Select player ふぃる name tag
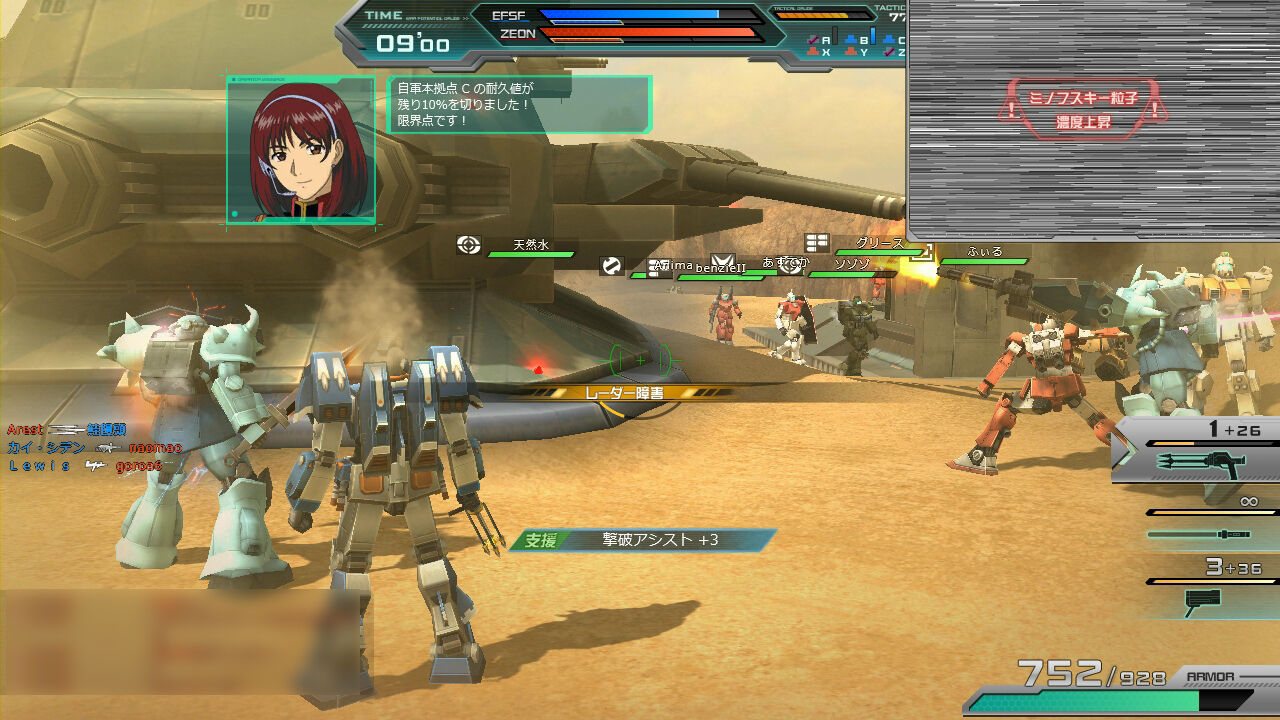This screenshot has height=720, width=1280. (984, 254)
